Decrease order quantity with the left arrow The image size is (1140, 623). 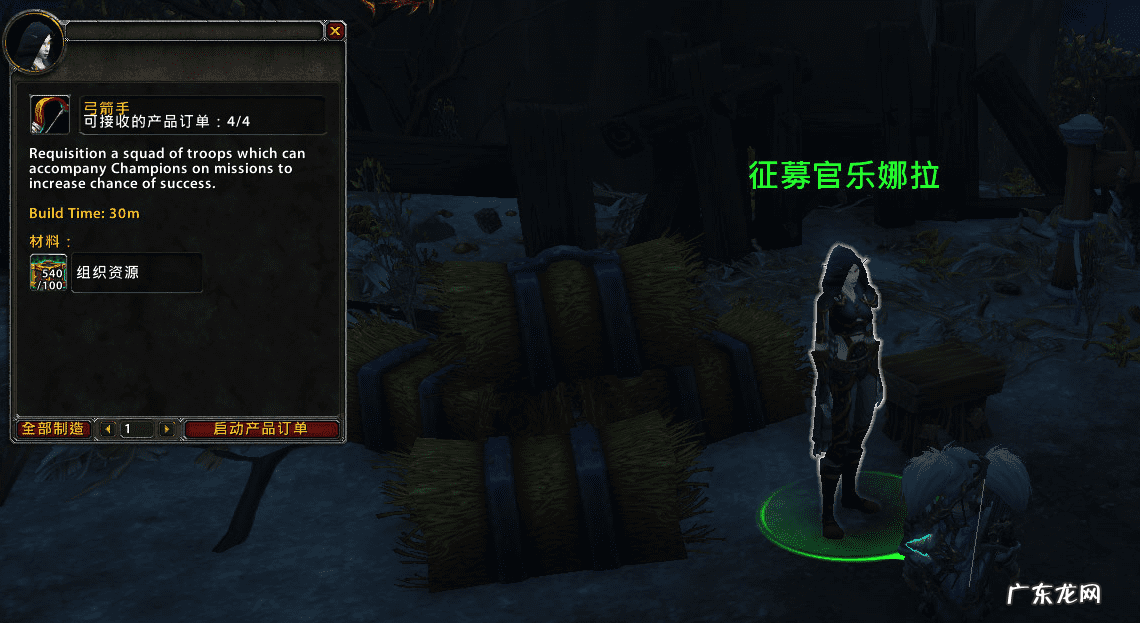pos(108,429)
